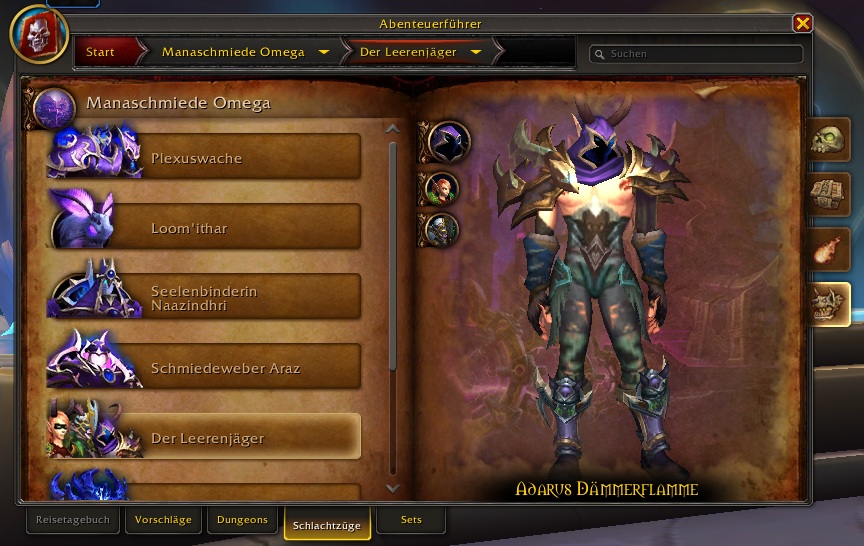Select the Schmiedeweber Araz boss entry
Screen dimensions: 864x546
pos(205,368)
